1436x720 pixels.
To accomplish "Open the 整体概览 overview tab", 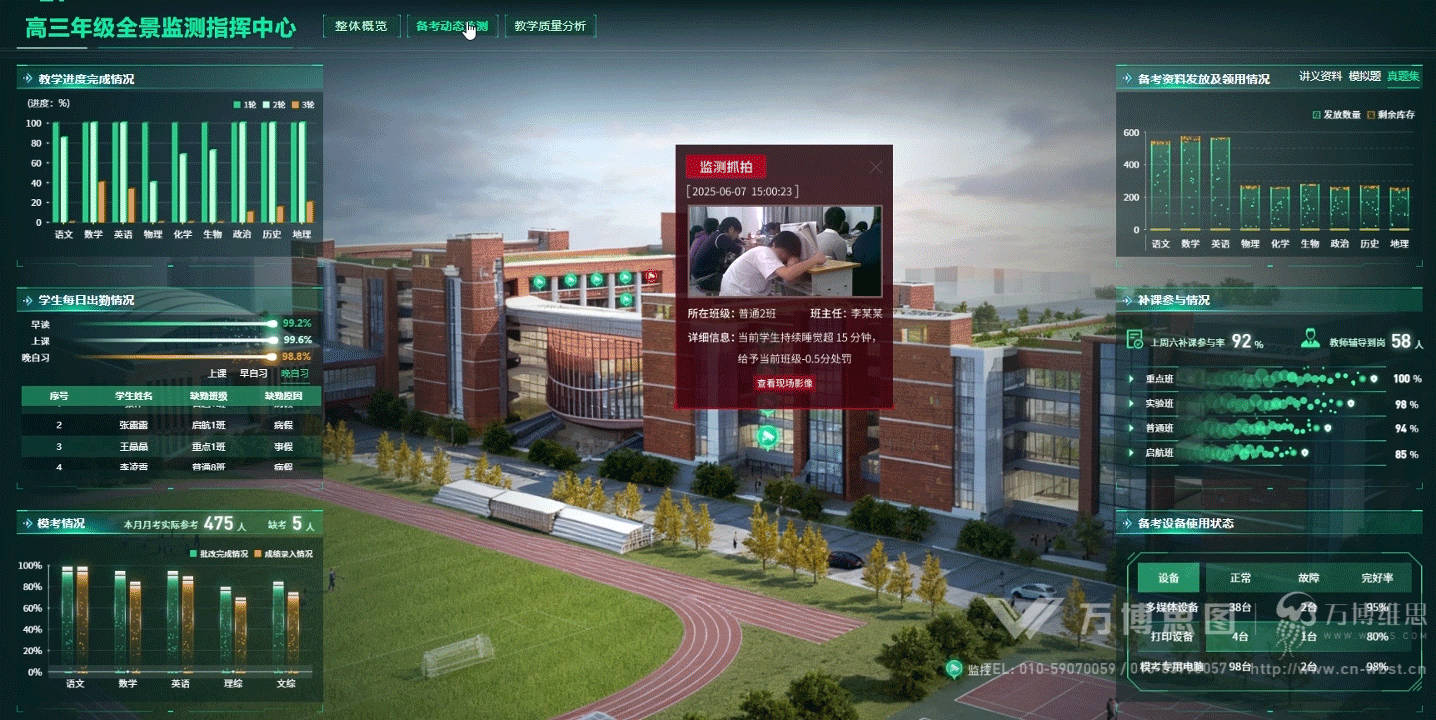I will point(360,27).
